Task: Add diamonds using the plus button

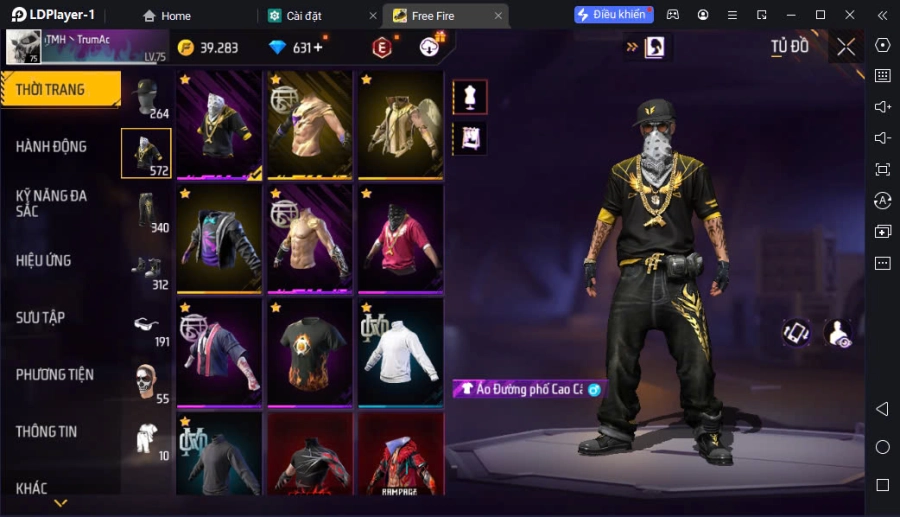Action: click(317, 48)
